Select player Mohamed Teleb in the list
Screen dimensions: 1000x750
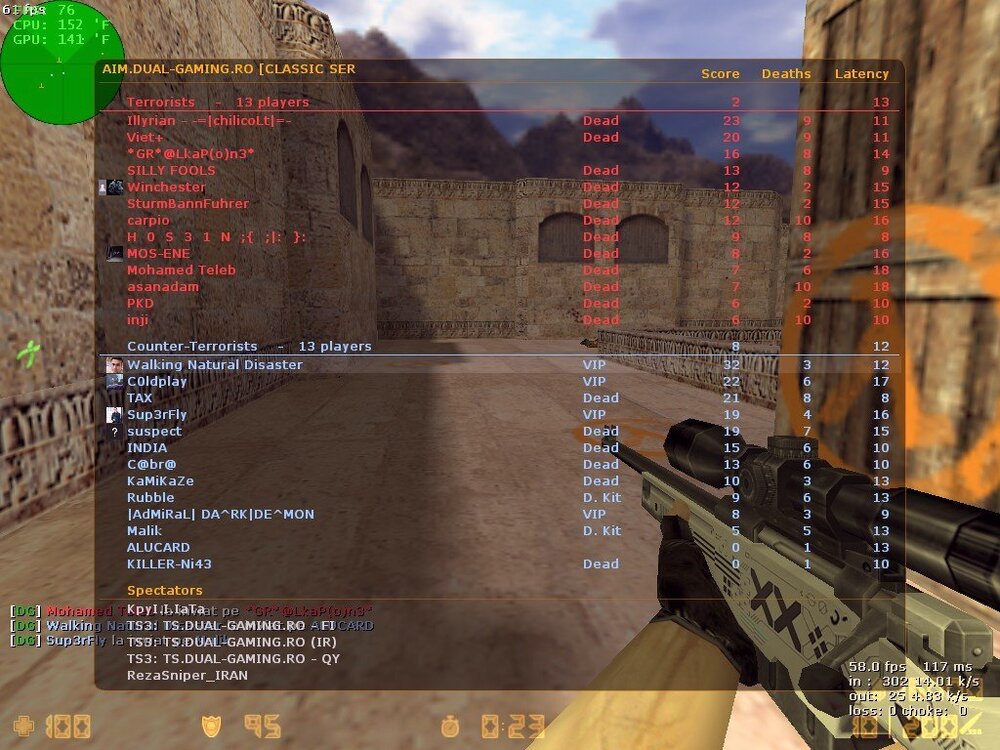pos(181,270)
